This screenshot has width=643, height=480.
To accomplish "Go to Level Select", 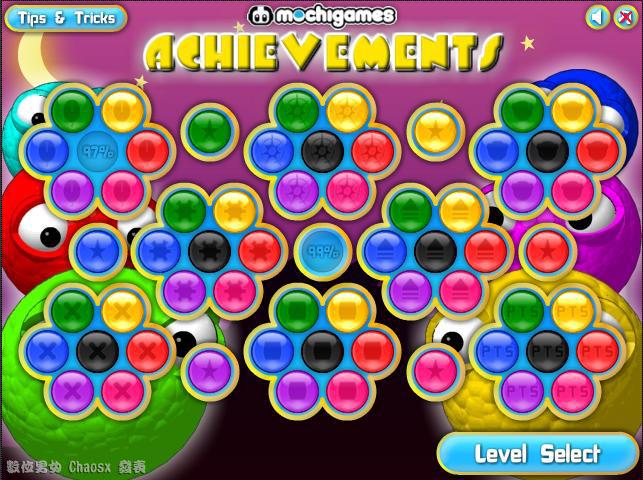I will tap(537, 454).
